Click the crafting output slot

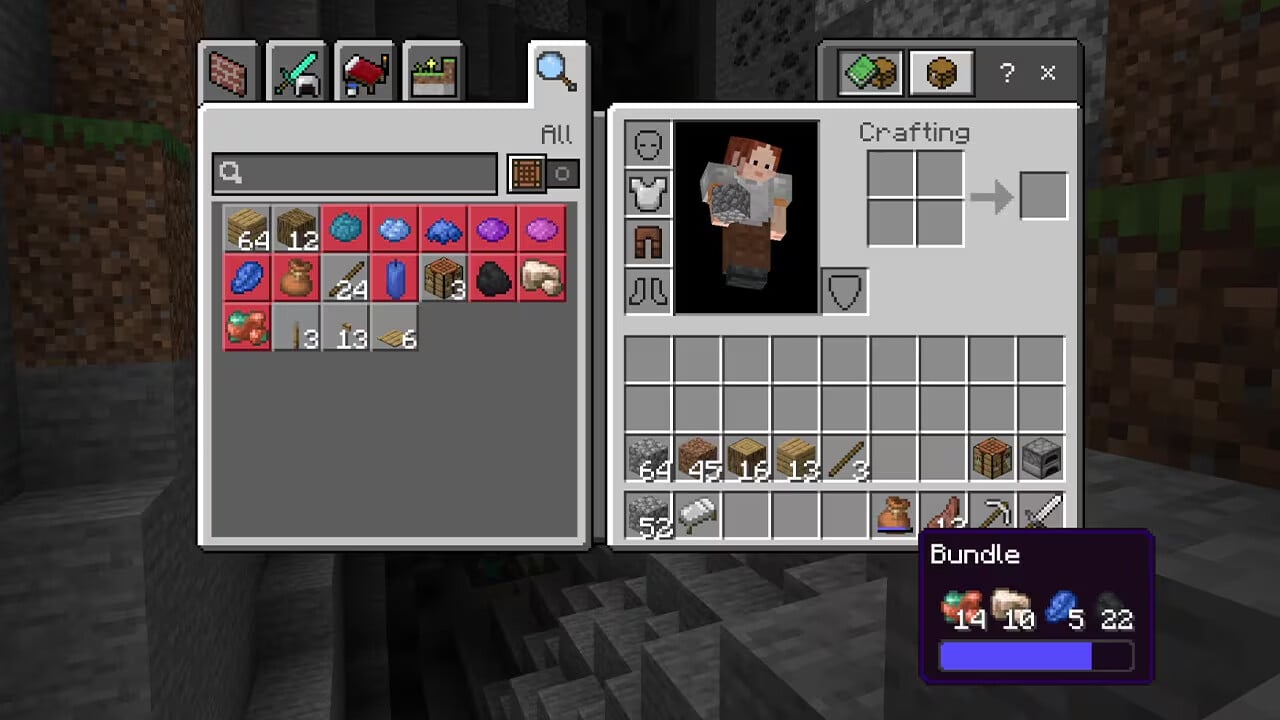1043,196
